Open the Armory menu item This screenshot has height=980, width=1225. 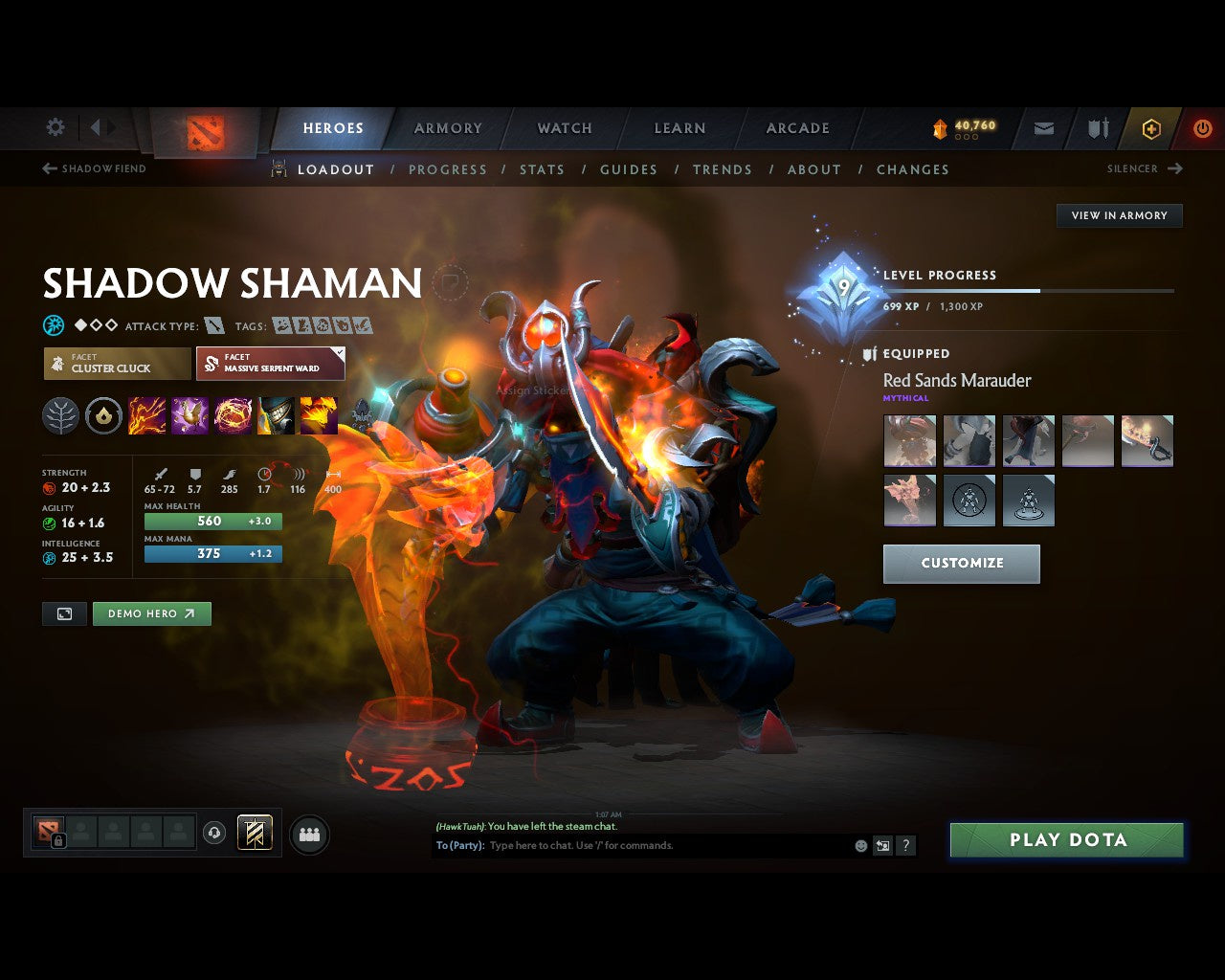click(447, 127)
